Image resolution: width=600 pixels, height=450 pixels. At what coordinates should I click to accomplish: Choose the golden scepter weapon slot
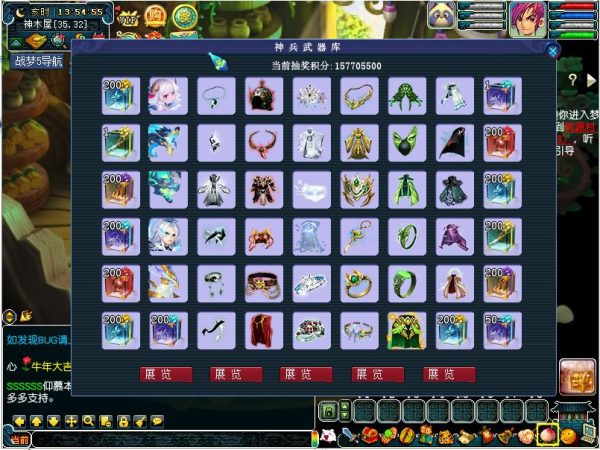[358, 236]
